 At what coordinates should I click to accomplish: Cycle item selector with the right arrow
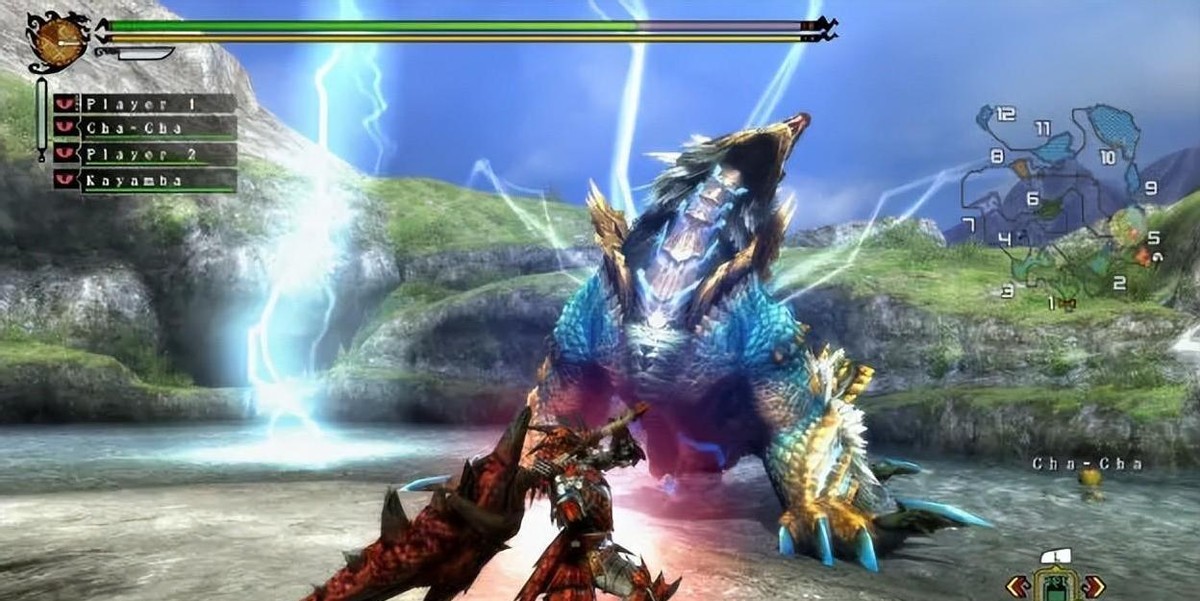[x=1094, y=585]
